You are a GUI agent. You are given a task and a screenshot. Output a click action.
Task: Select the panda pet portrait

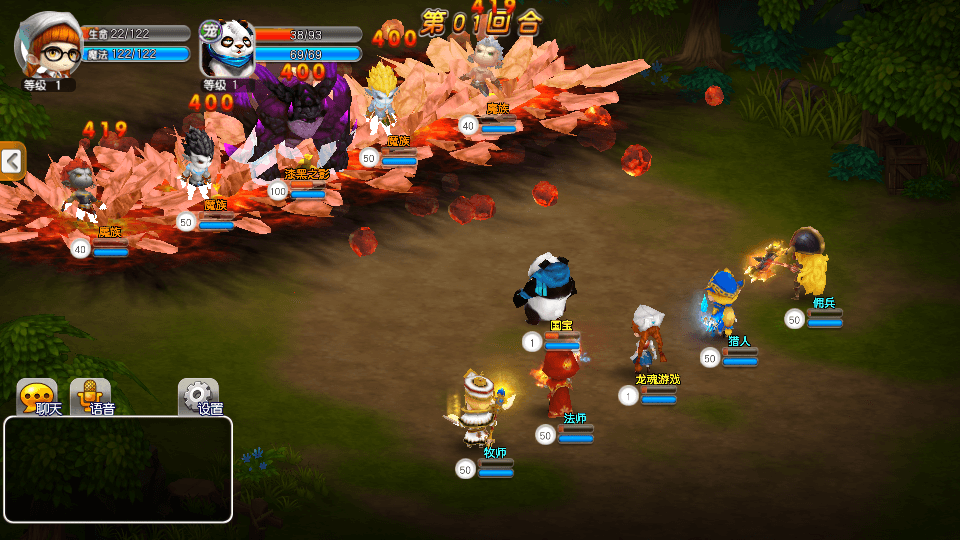pyautogui.click(x=227, y=48)
